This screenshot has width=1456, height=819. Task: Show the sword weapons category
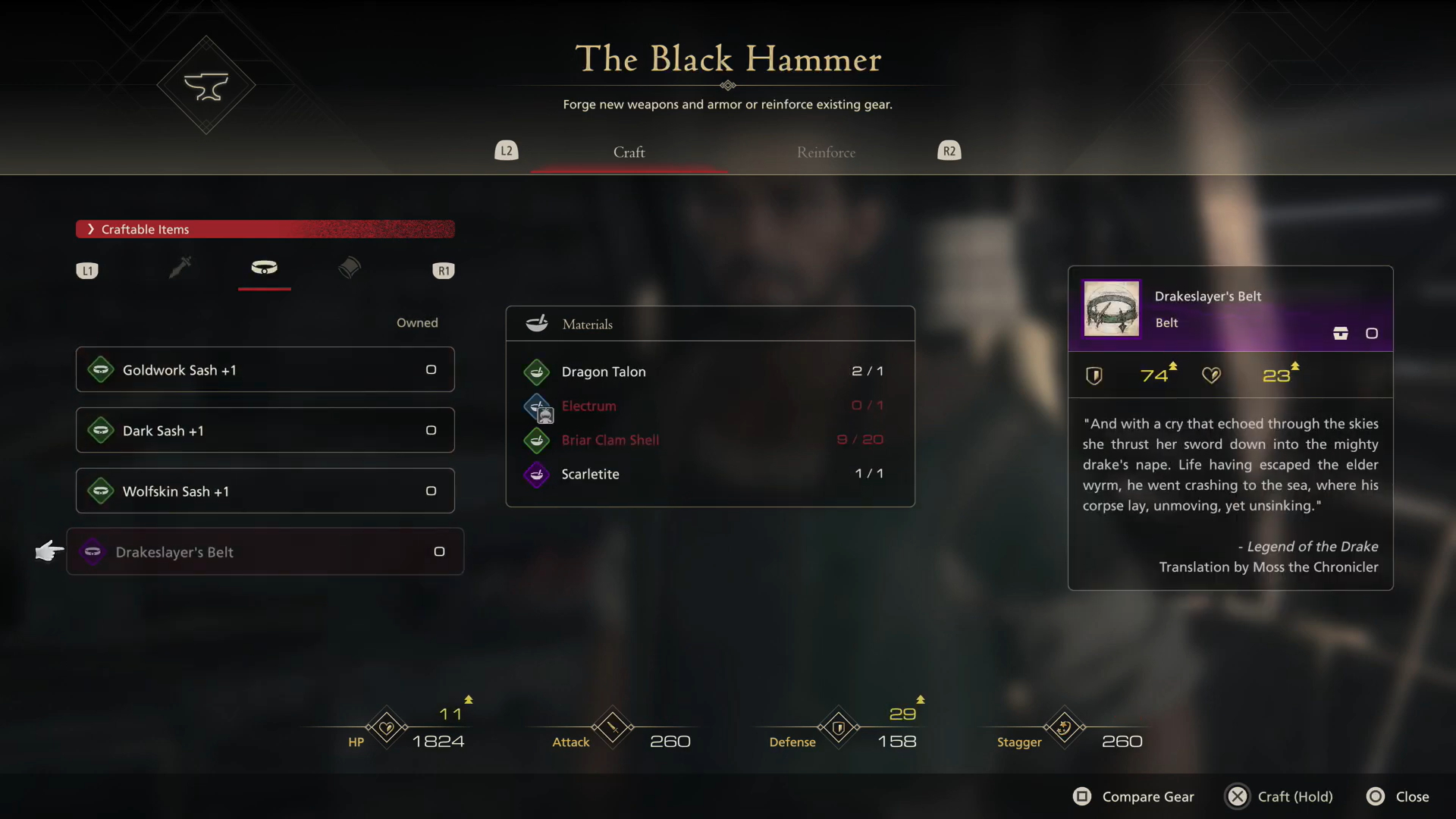click(180, 268)
